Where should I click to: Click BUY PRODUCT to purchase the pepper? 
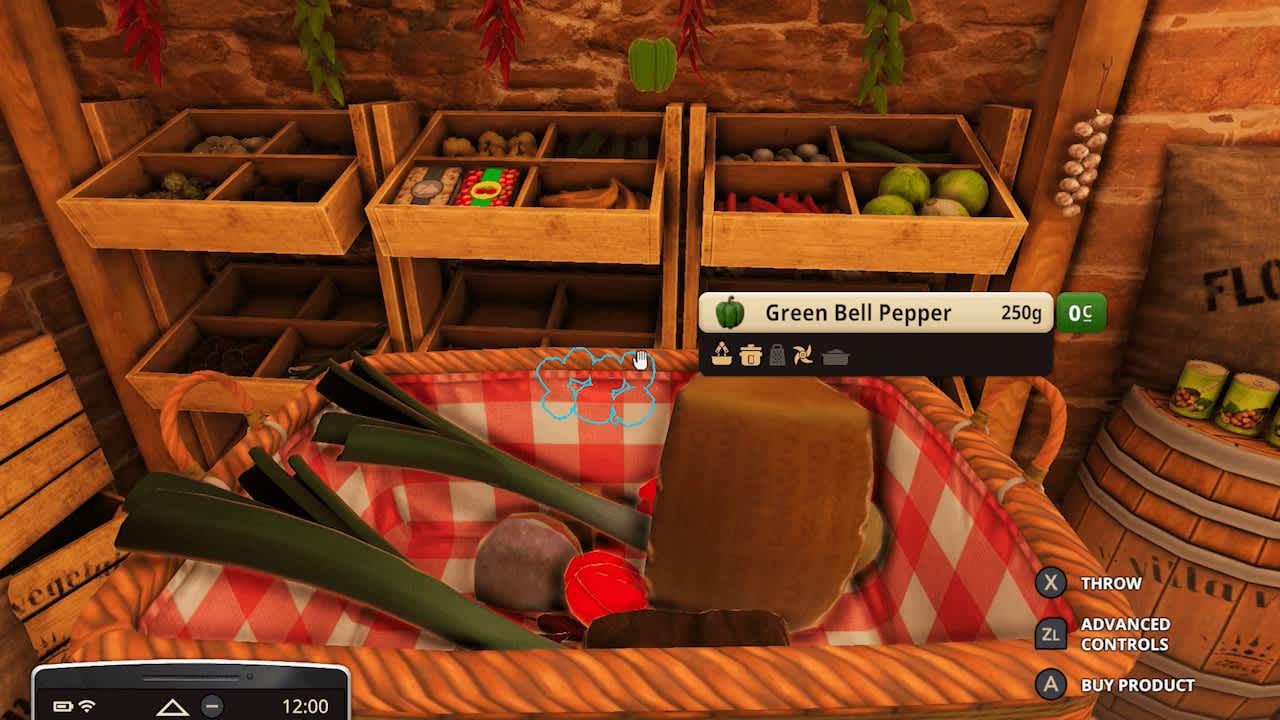pos(1136,685)
